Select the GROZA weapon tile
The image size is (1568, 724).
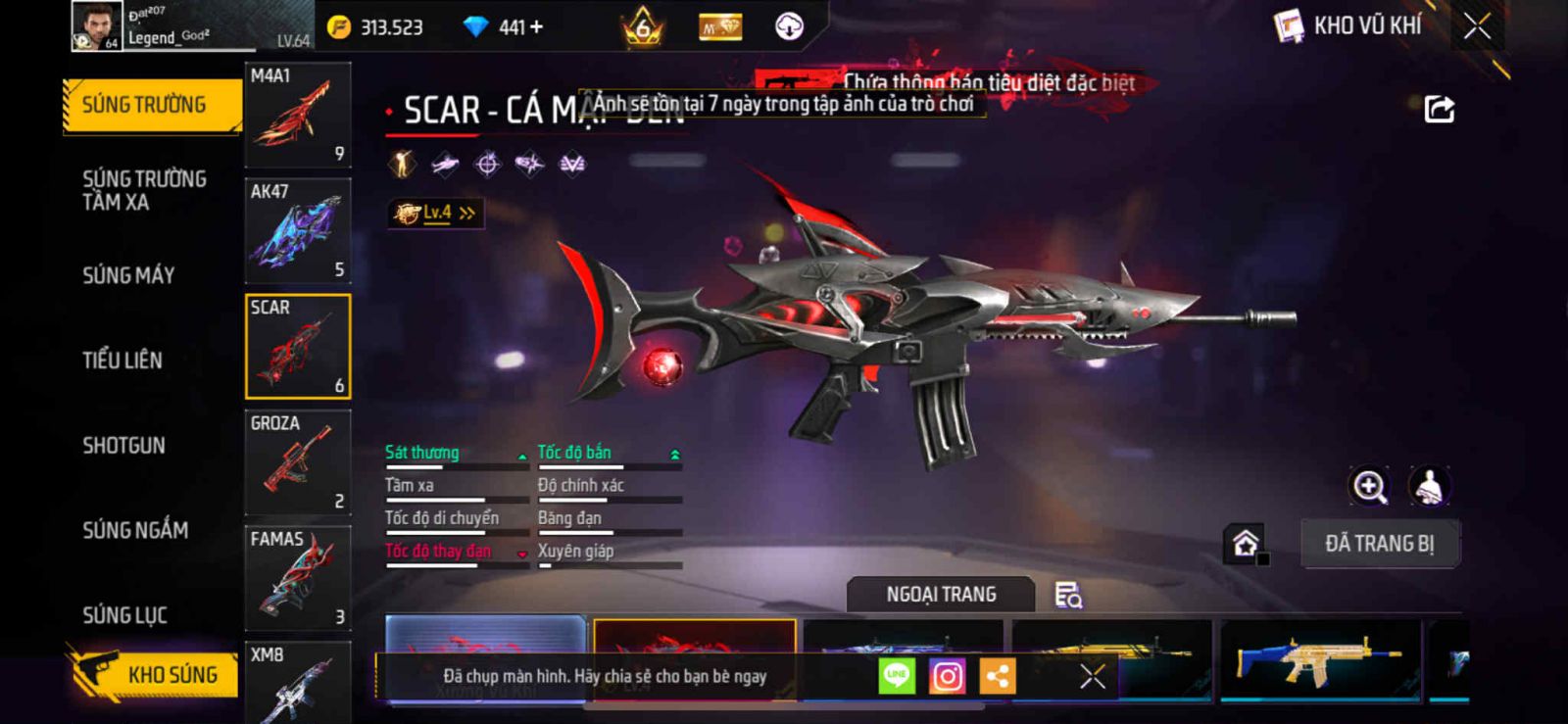(298, 462)
